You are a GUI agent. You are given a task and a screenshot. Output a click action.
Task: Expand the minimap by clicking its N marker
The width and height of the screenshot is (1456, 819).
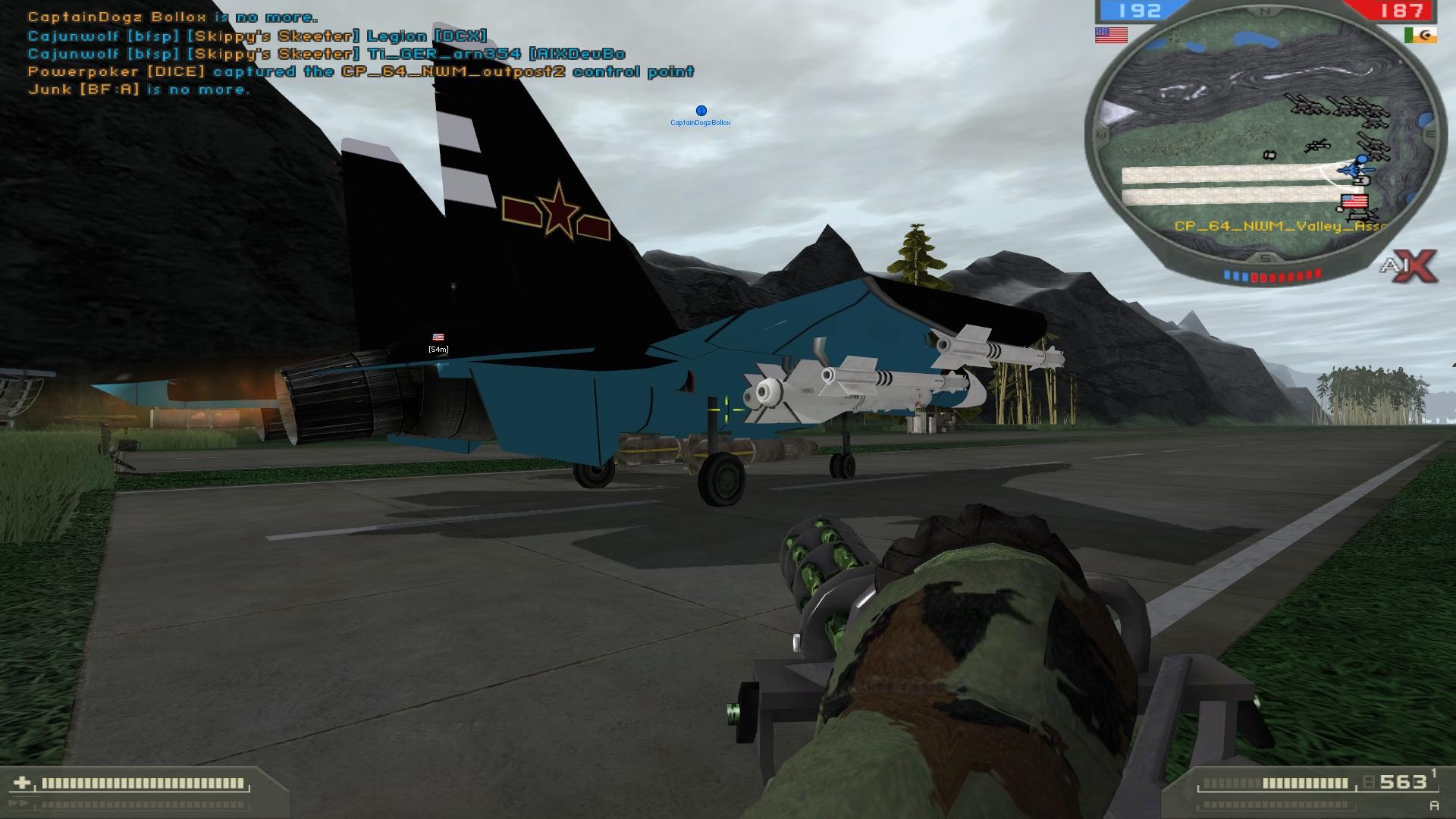tap(1263, 11)
